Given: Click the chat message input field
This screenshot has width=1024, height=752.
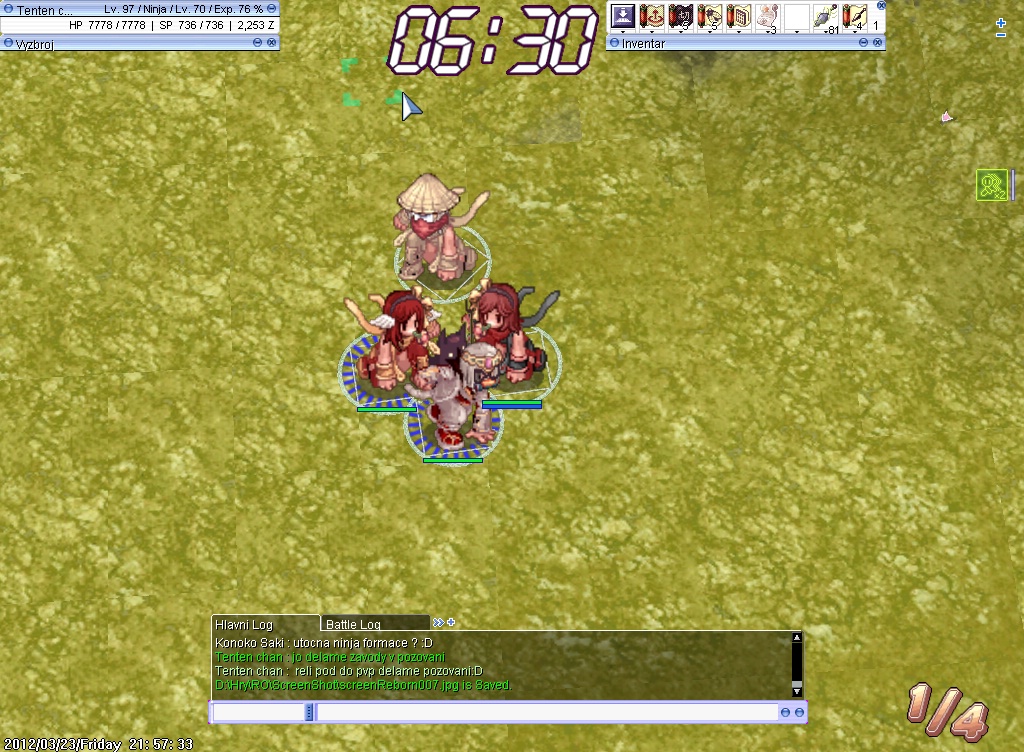Looking at the screenshot, I should click(x=546, y=712).
